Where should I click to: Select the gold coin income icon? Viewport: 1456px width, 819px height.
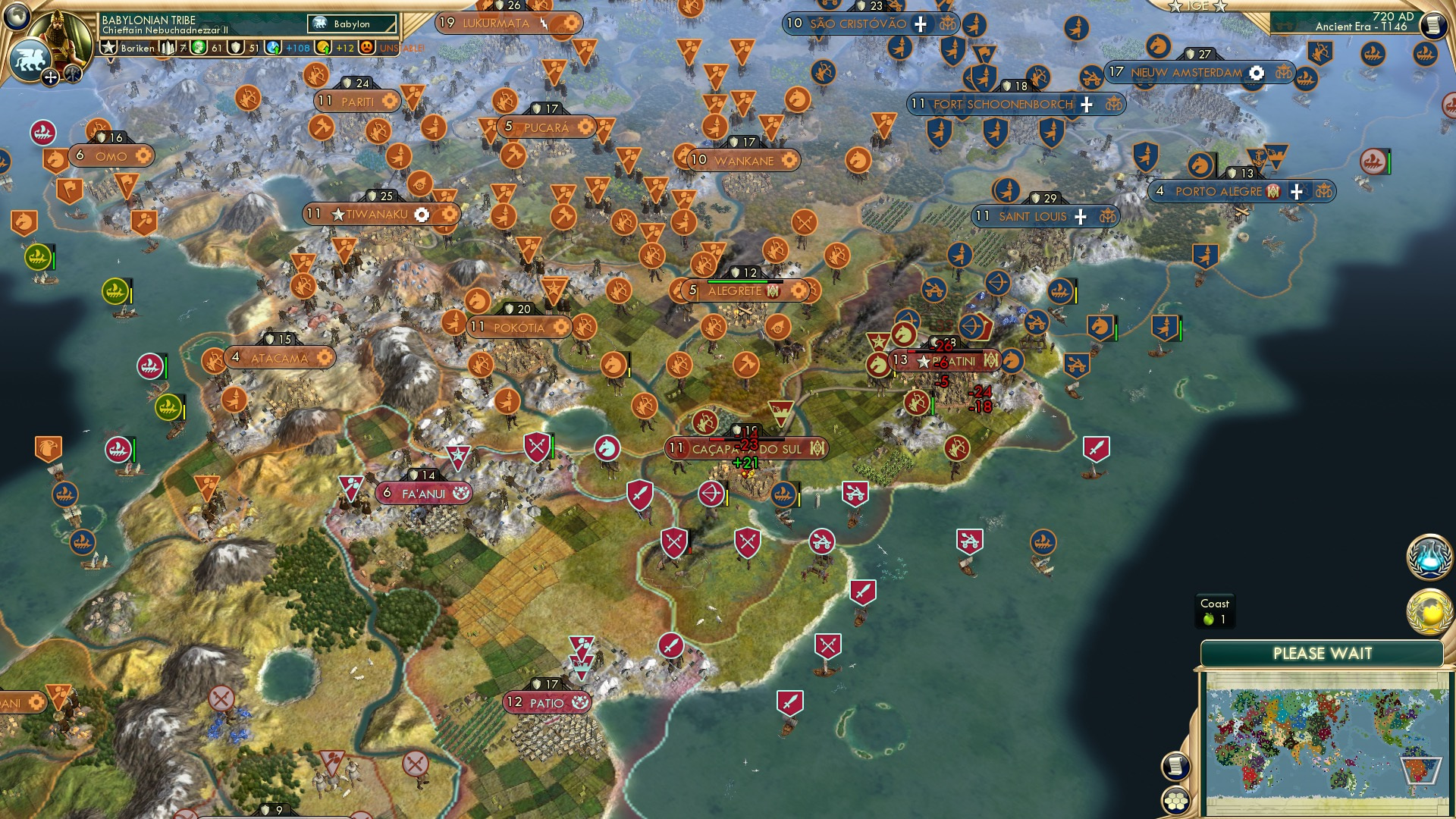pos(322,47)
